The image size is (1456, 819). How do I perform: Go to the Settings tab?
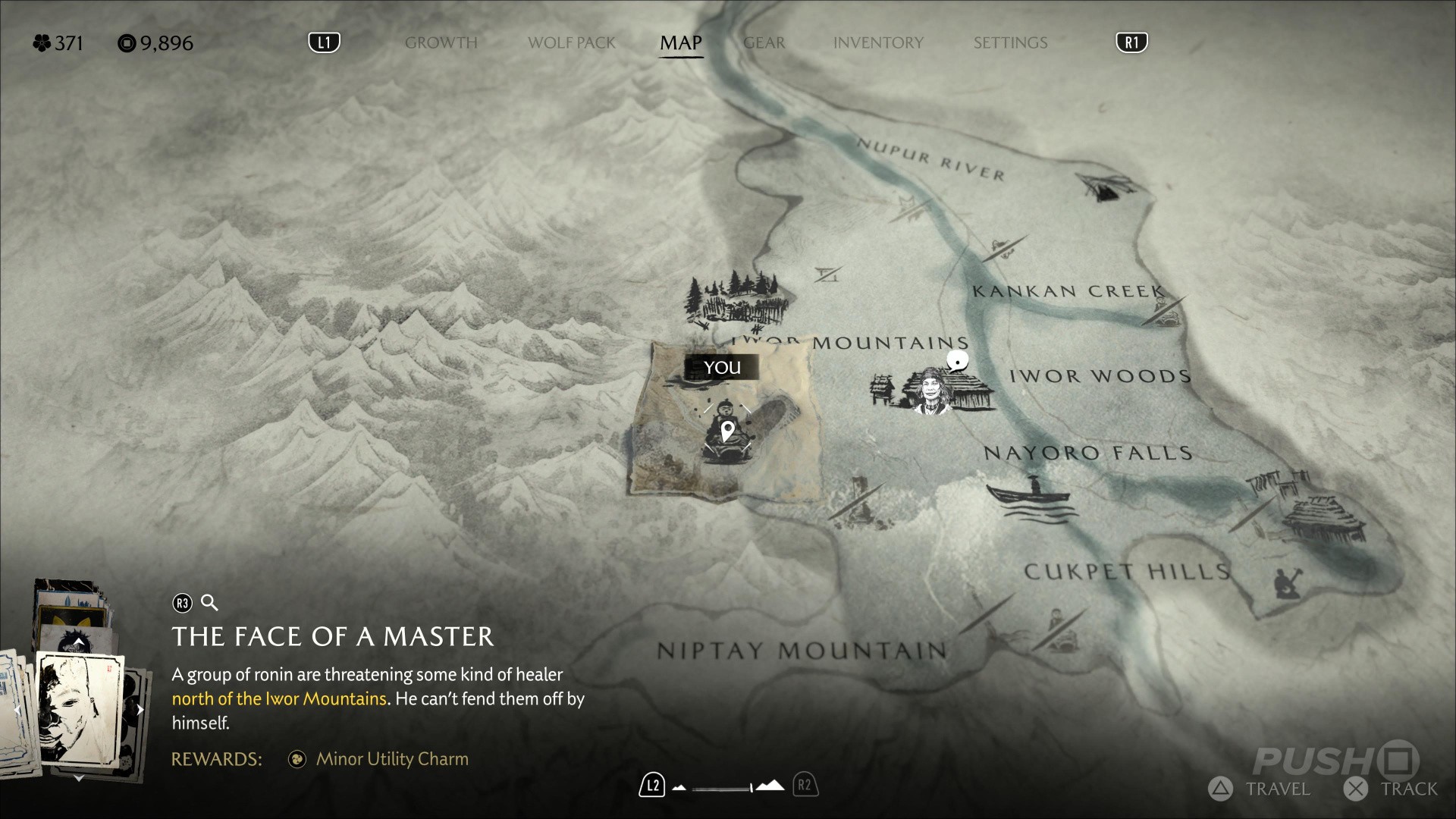click(x=1010, y=43)
